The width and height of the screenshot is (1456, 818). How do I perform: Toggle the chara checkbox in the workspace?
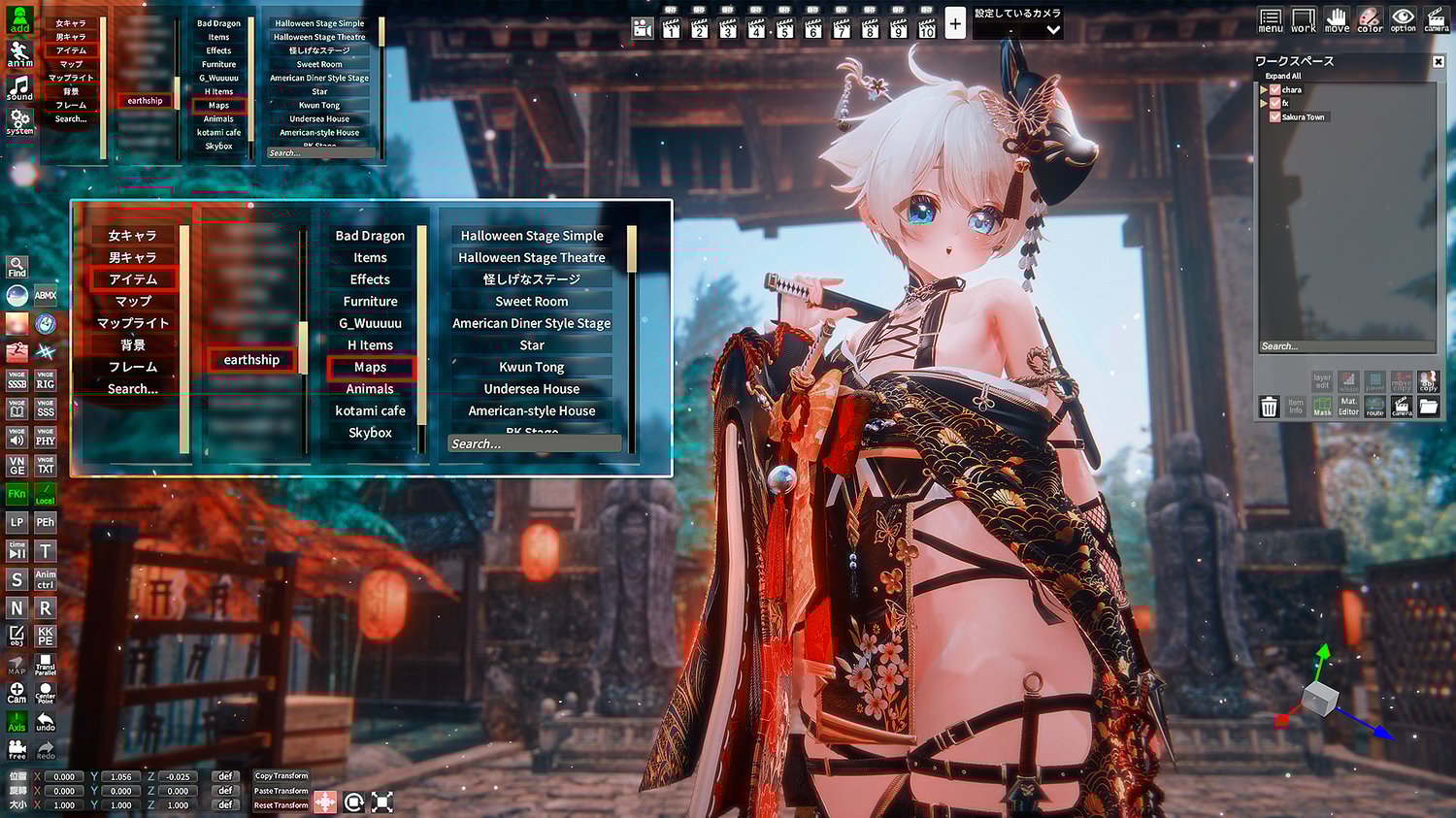point(1275,90)
